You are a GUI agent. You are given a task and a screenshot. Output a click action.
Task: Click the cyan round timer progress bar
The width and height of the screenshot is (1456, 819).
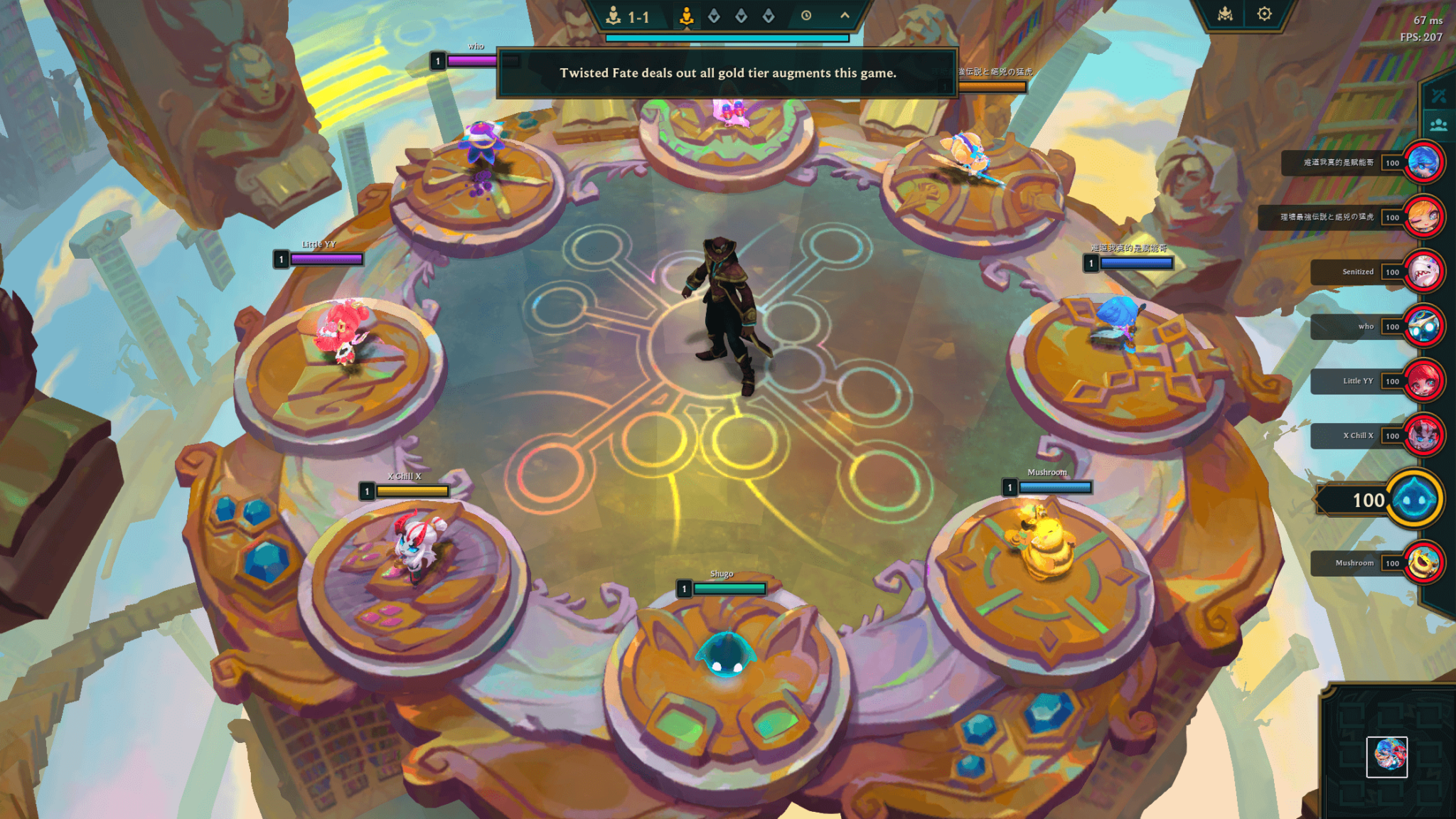(726, 38)
